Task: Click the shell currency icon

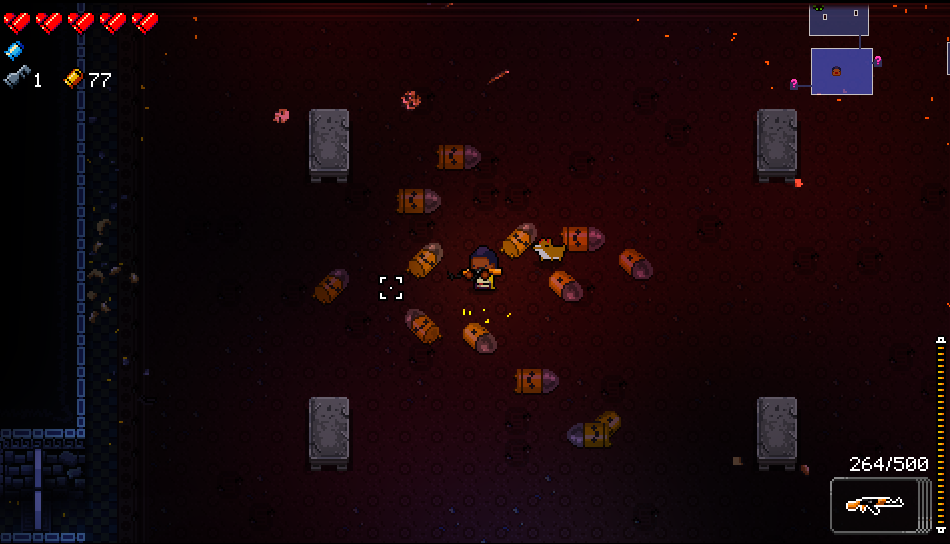Action: (74, 79)
